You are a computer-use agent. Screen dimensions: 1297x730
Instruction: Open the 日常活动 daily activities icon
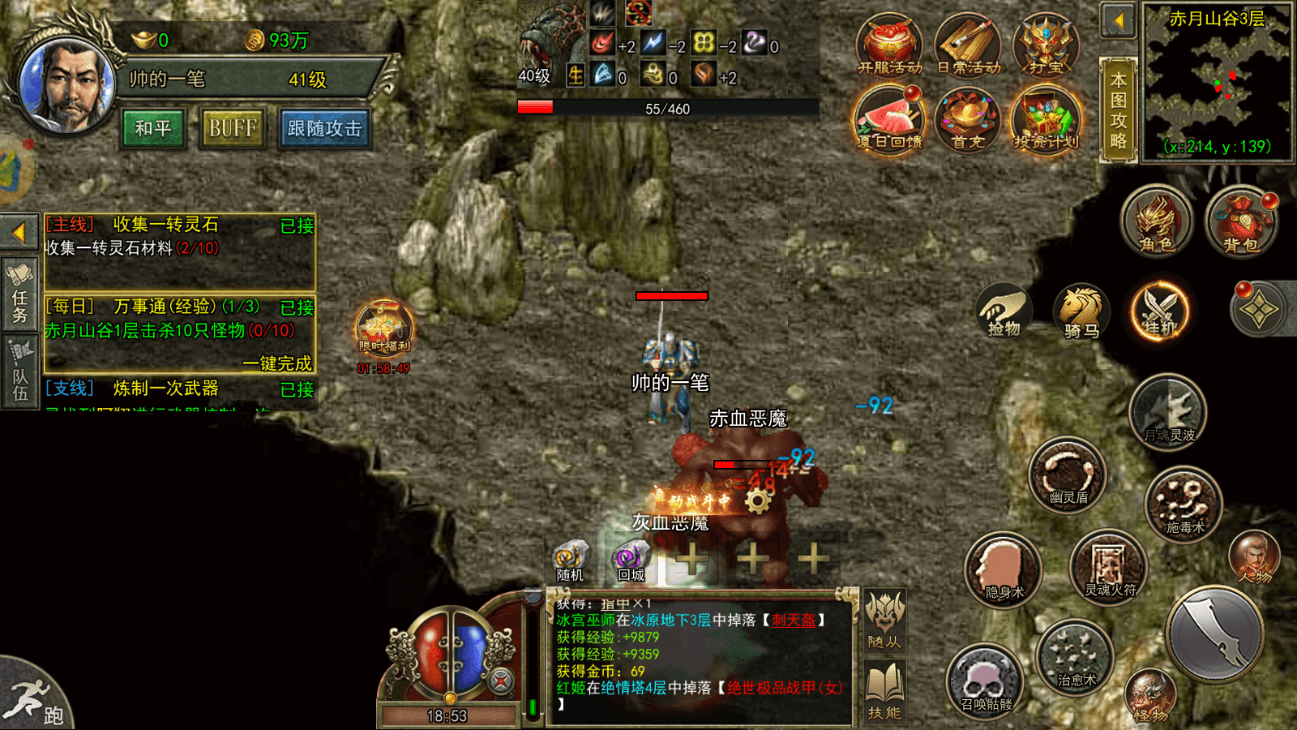click(967, 46)
